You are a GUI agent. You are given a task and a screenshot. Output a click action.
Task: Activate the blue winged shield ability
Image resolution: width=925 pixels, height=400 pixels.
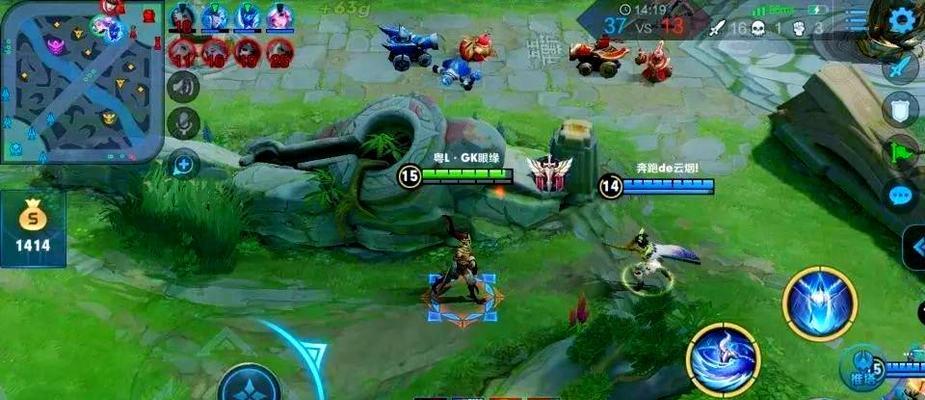point(820,301)
